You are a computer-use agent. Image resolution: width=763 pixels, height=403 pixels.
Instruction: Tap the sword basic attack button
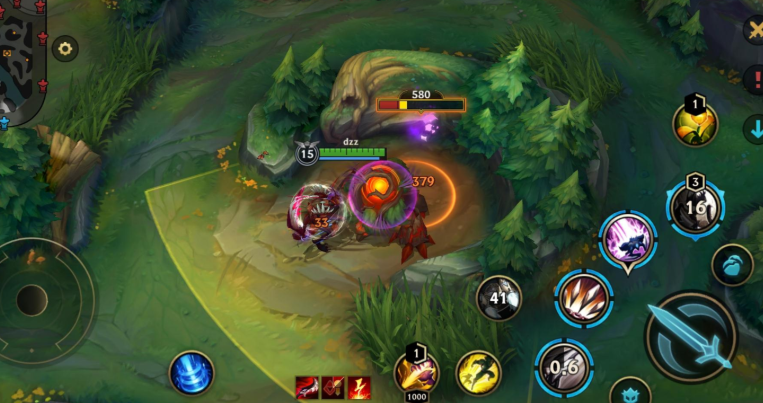(x=690, y=337)
